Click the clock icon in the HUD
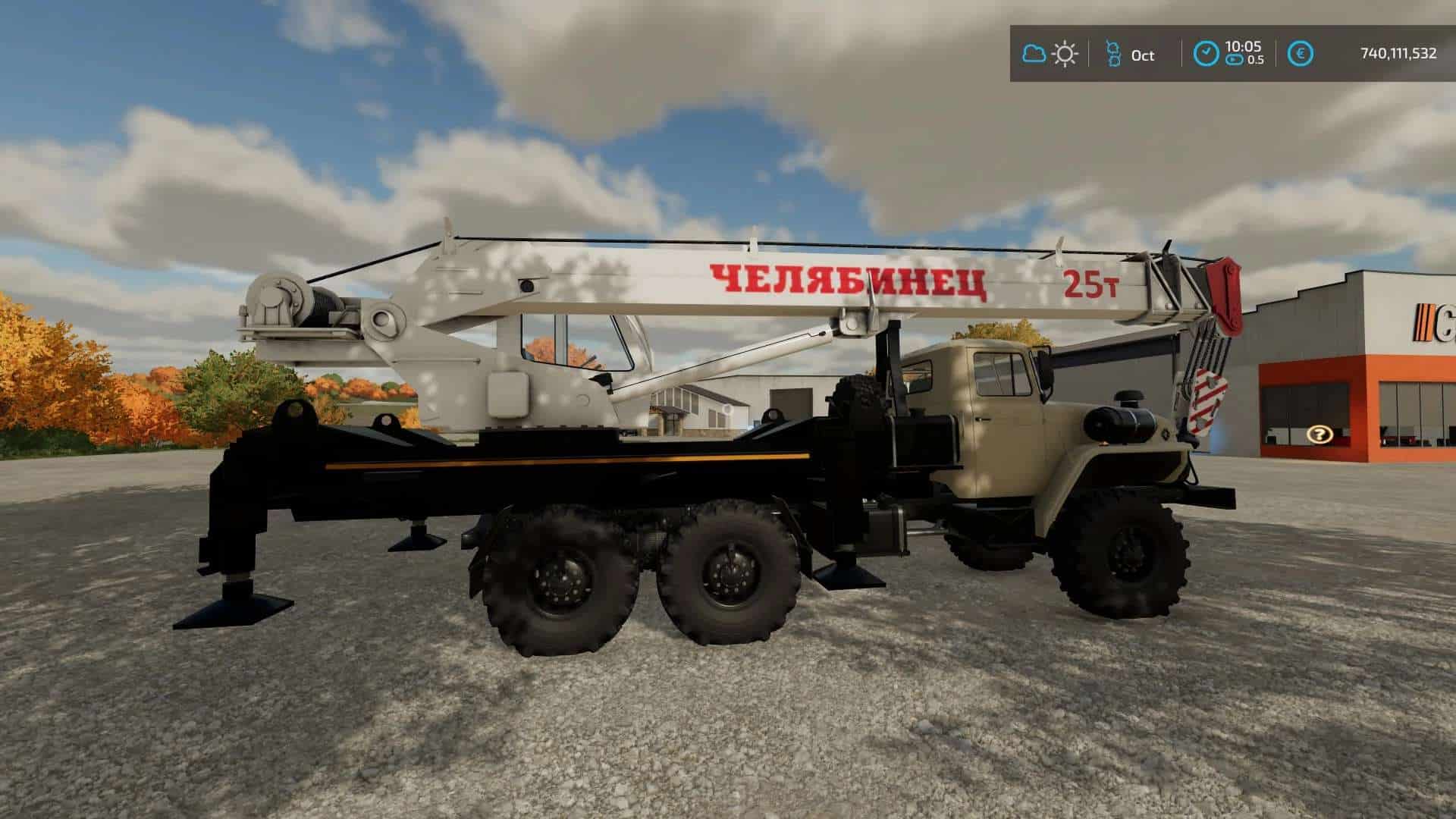 (1205, 54)
